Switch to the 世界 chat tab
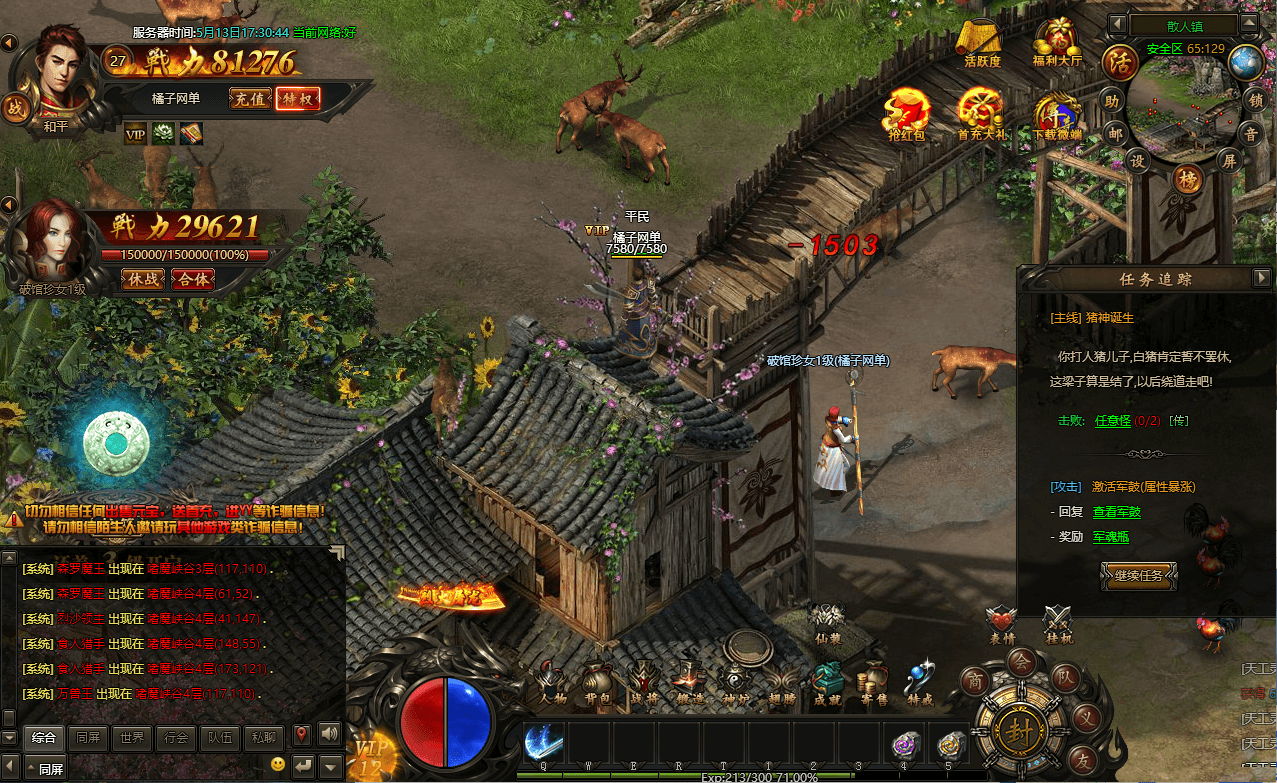Viewport: 1277px width, 783px height. click(133, 737)
